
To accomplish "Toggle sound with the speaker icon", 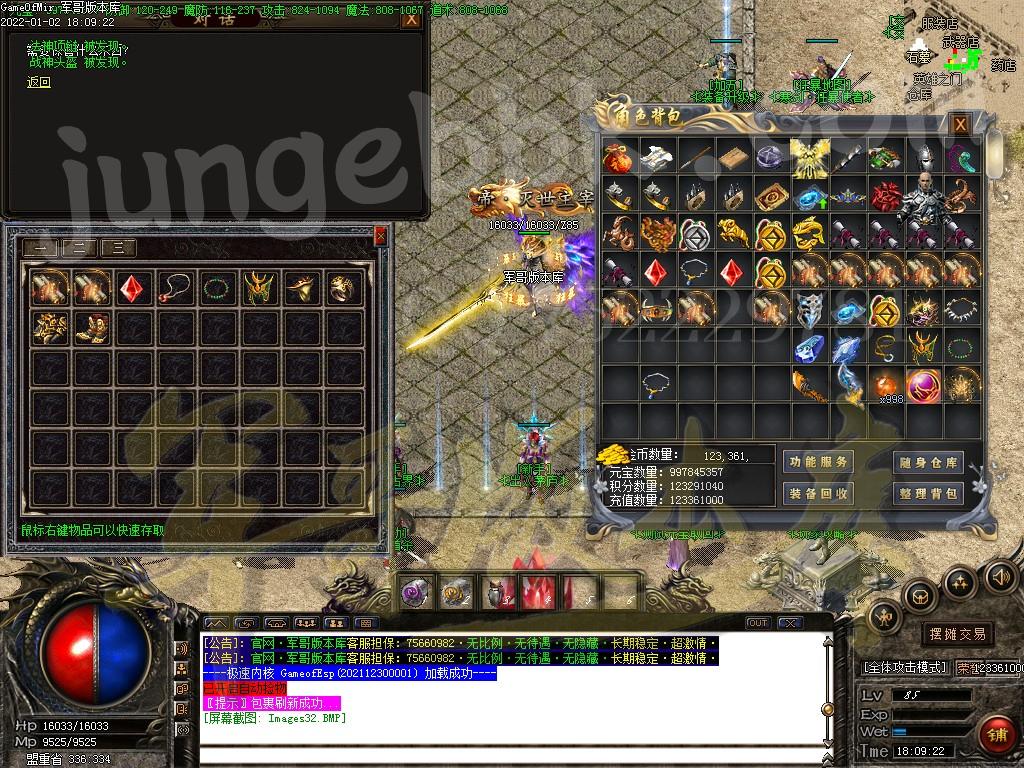I will [1000, 577].
